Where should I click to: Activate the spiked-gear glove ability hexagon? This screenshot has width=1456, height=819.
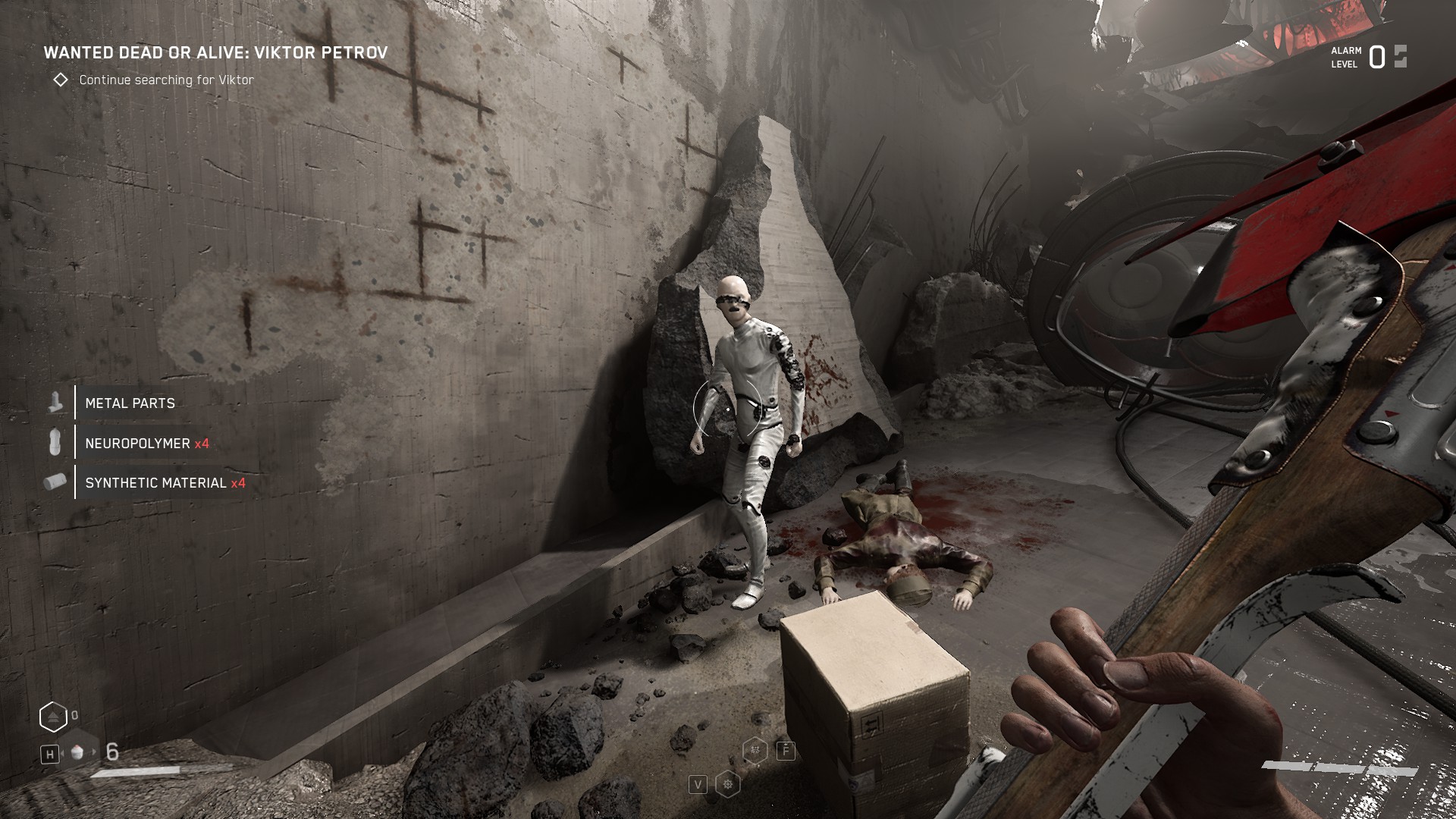point(728,784)
